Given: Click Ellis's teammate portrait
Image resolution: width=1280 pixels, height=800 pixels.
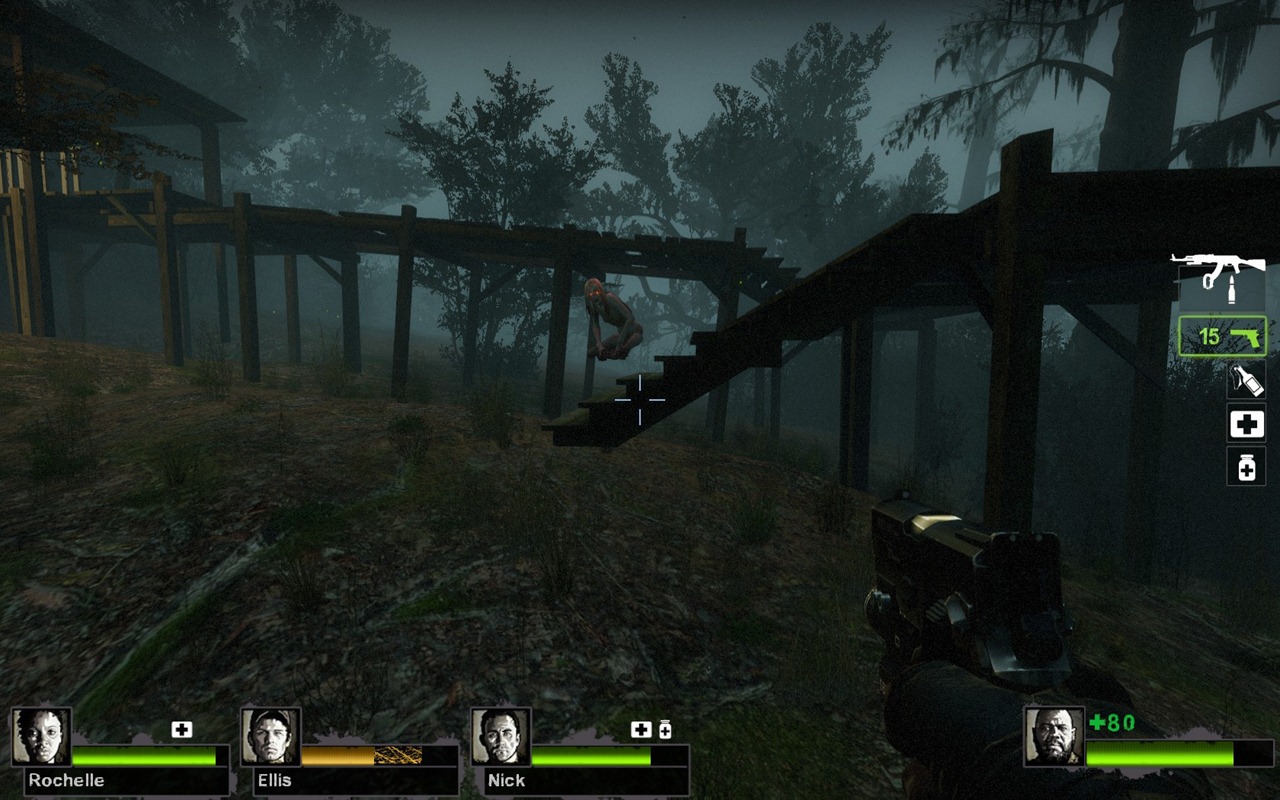Looking at the screenshot, I should (x=270, y=737).
